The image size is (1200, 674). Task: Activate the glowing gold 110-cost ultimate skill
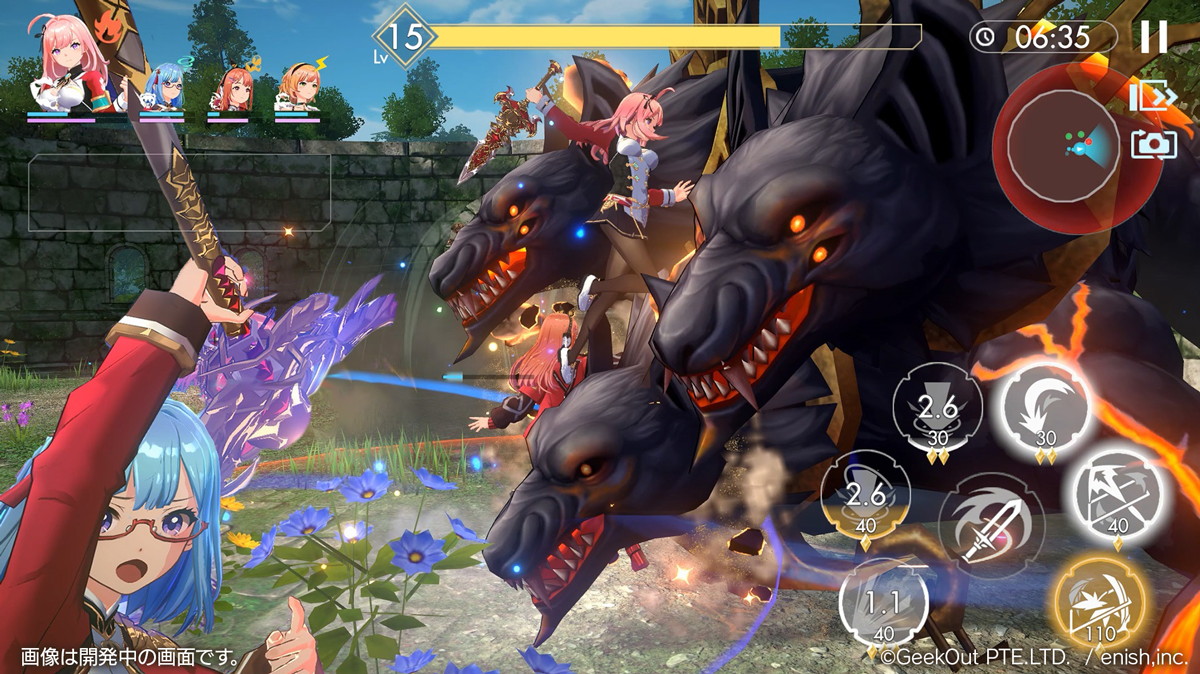pos(1099,604)
